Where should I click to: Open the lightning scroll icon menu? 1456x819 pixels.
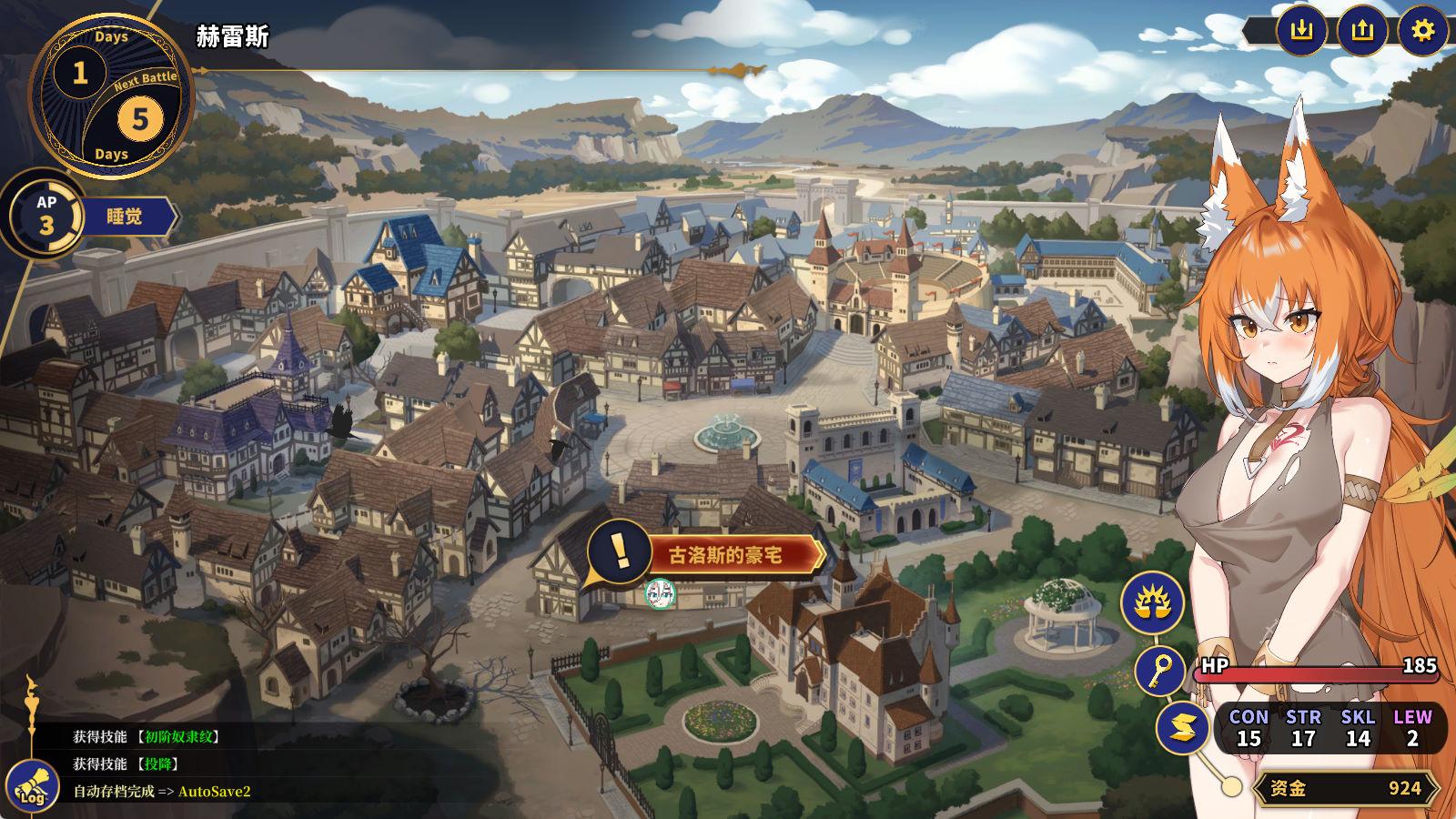click(x=1182, y=728)
